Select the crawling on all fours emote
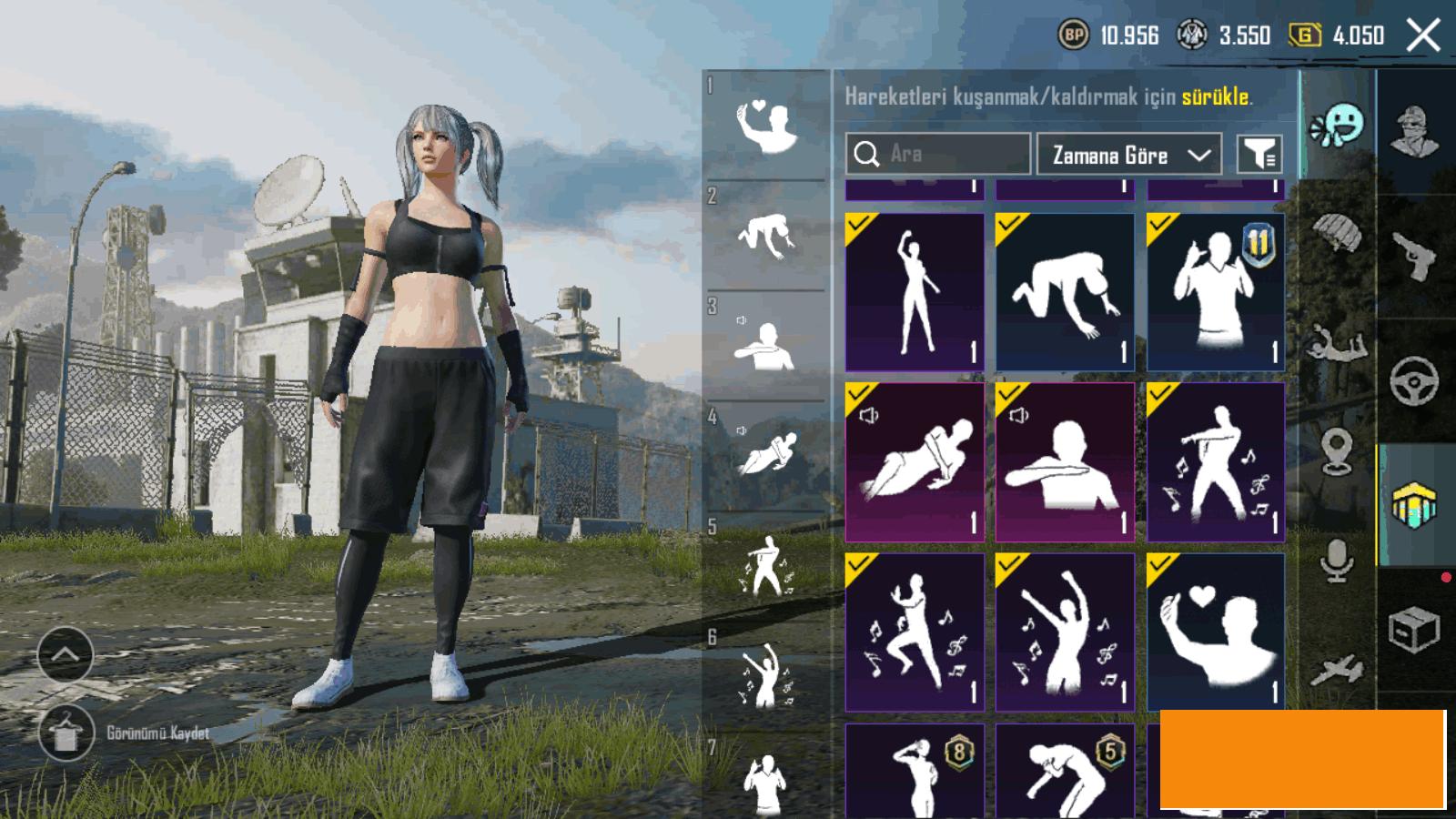The image size is (1456, 819). 1065,292
